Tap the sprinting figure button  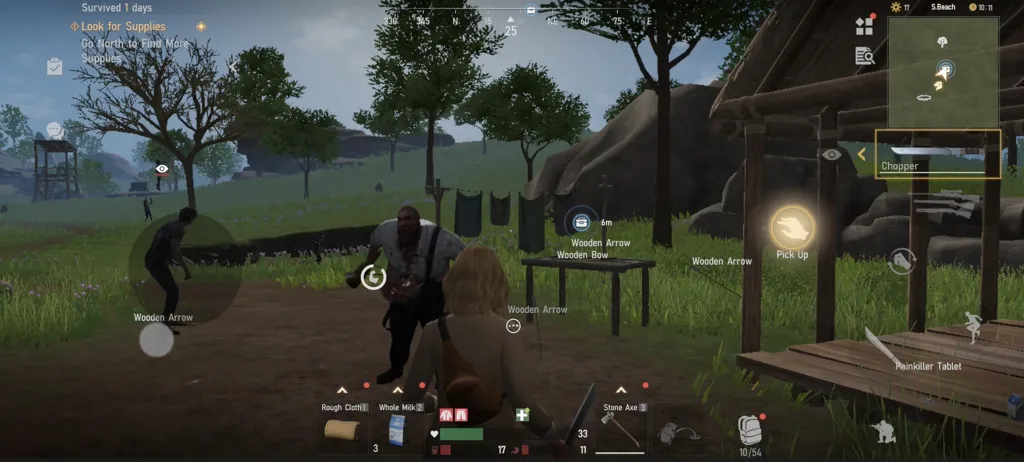970,328
